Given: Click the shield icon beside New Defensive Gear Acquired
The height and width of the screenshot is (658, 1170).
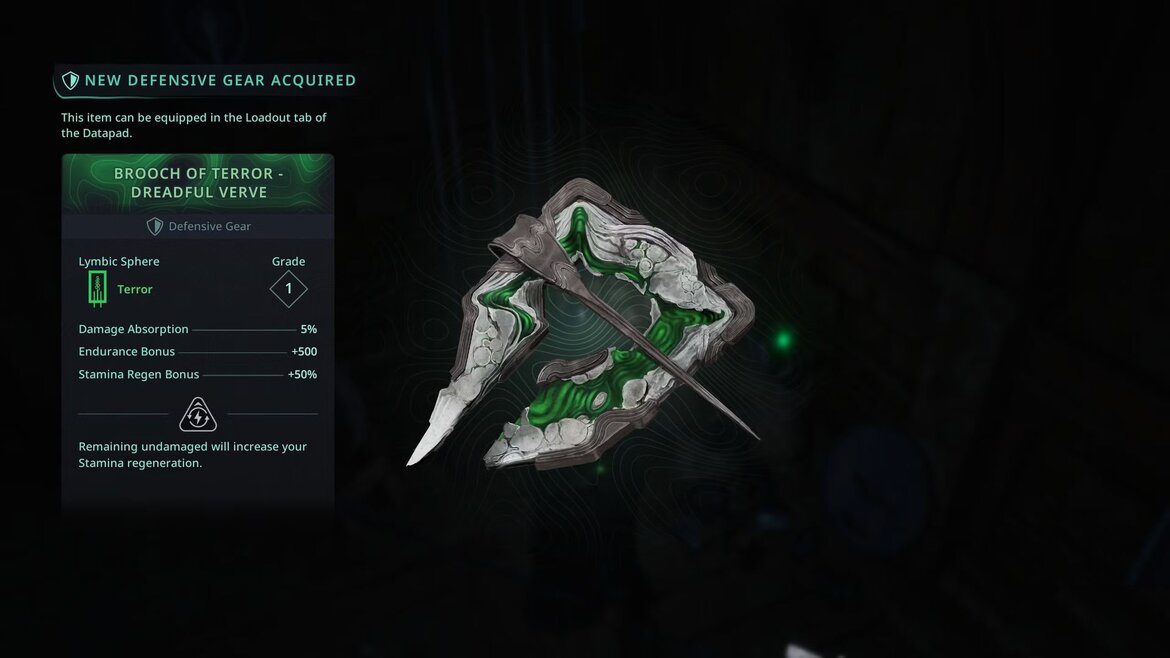Looking at the screenshot, I should [70, 80].
